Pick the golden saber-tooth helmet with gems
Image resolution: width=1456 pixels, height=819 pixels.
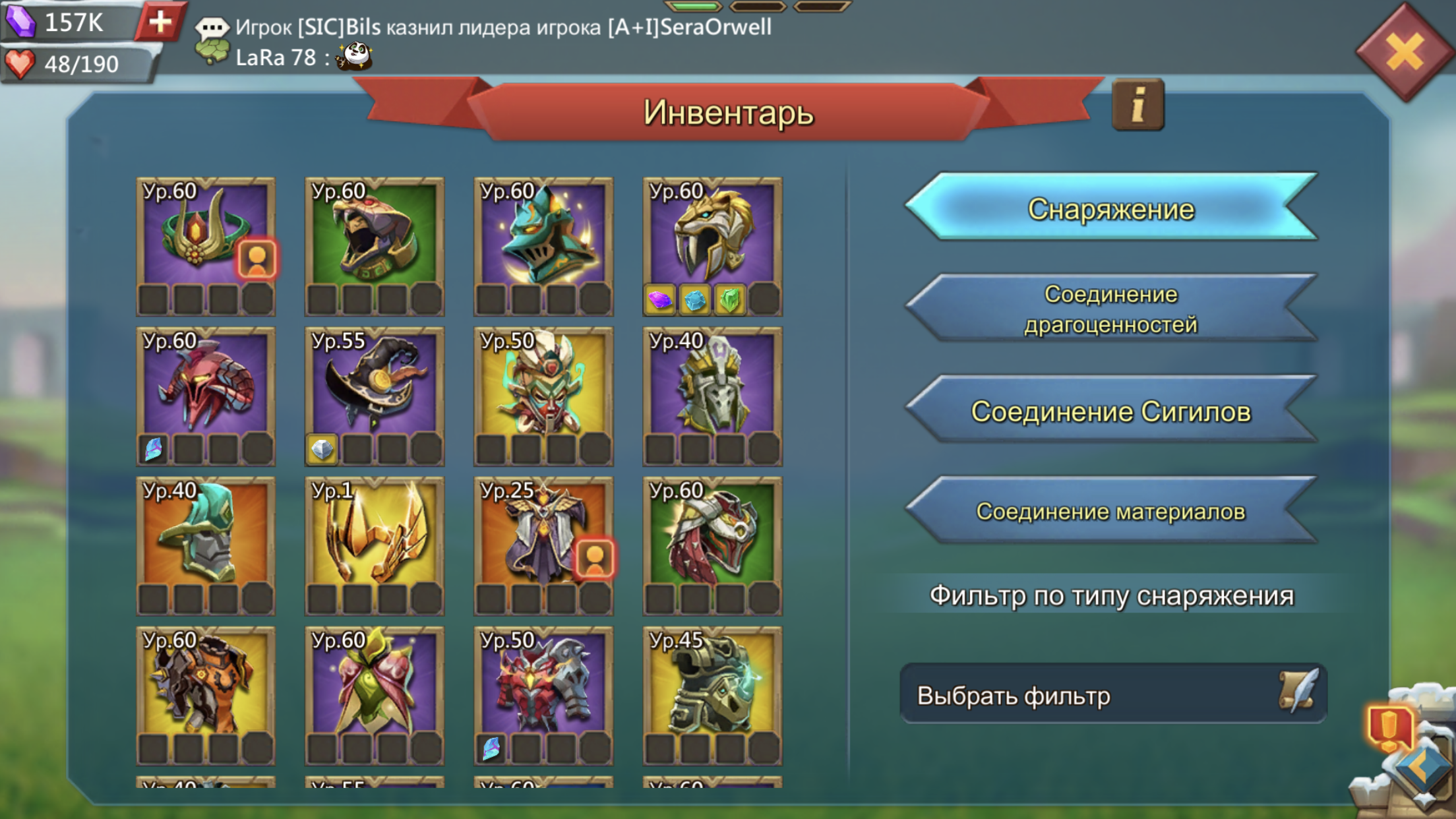click(712, 245)
